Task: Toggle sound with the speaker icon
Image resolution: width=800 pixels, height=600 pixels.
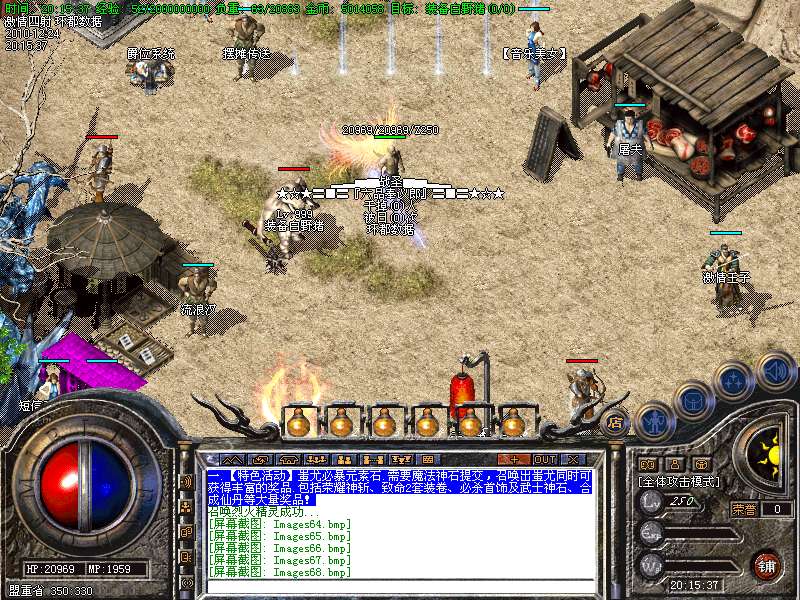Action: pyautogui.click(x=774, y=371)
